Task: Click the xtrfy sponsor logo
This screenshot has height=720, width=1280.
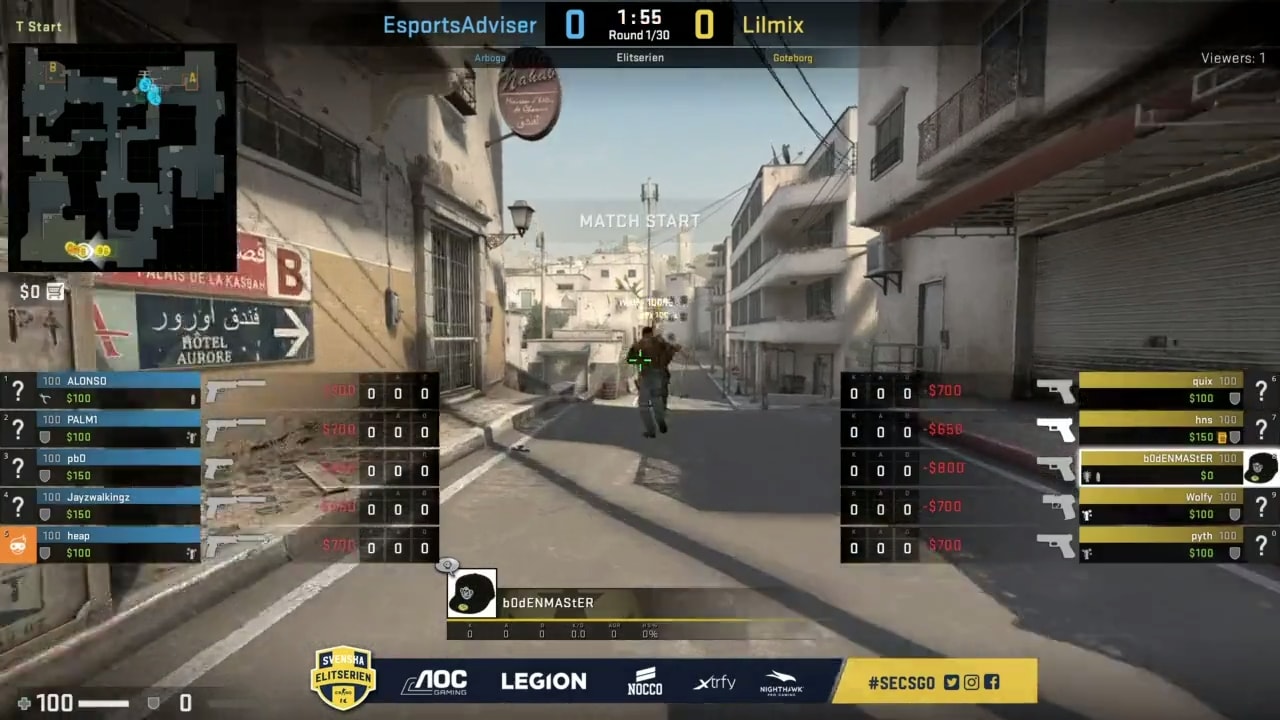Action: click(x=712, y=681)
